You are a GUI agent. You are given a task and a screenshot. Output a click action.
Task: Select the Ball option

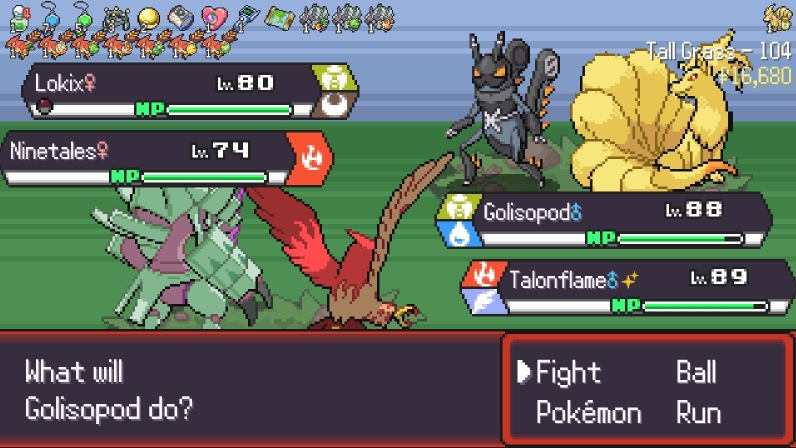click(696, 373)
